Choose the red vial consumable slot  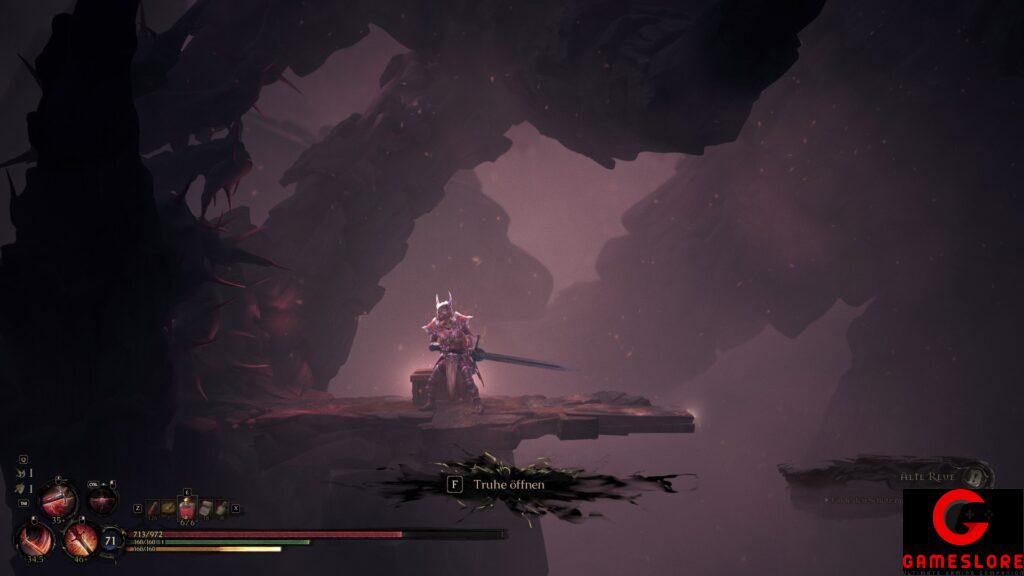pyautogui.click(x=153, y=508)
